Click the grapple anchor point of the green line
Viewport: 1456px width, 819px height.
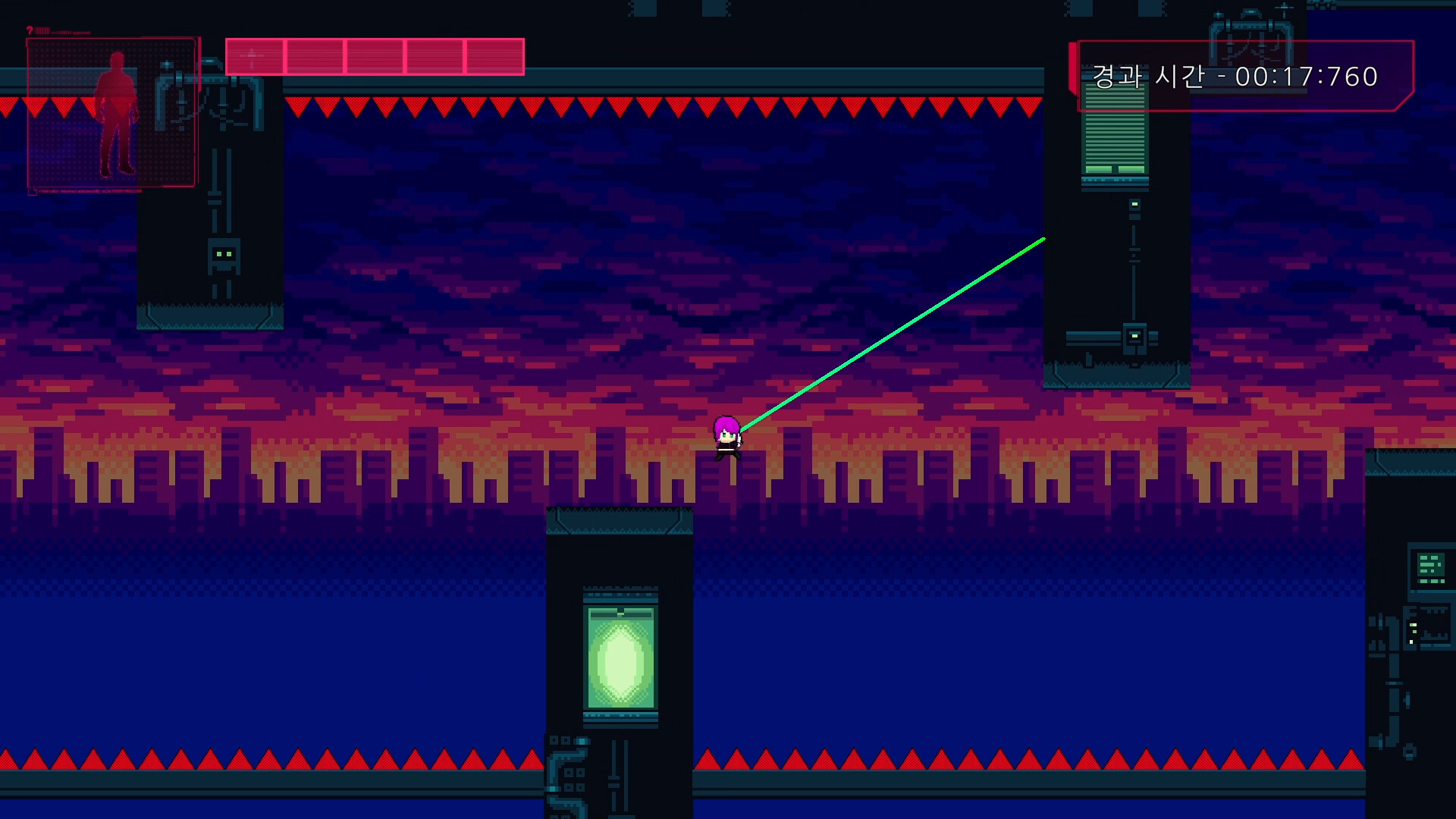pos(1044,237)
